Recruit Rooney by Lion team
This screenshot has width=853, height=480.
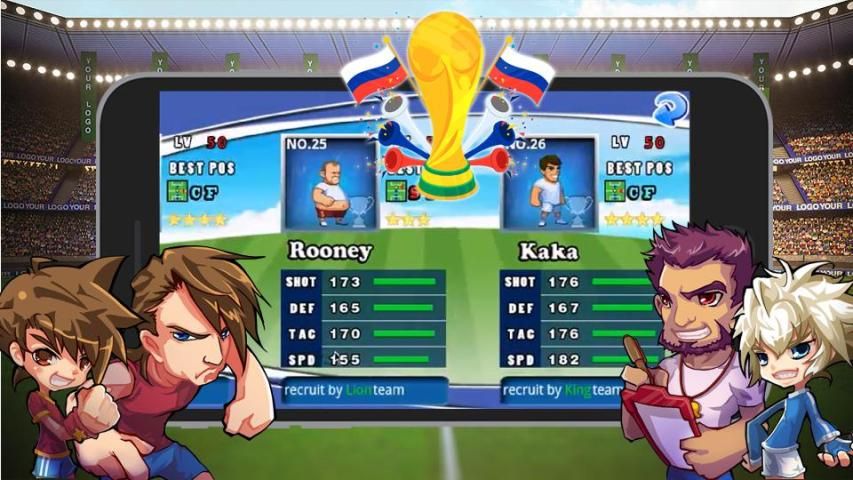pyautogui.click(x=362, y=390)
